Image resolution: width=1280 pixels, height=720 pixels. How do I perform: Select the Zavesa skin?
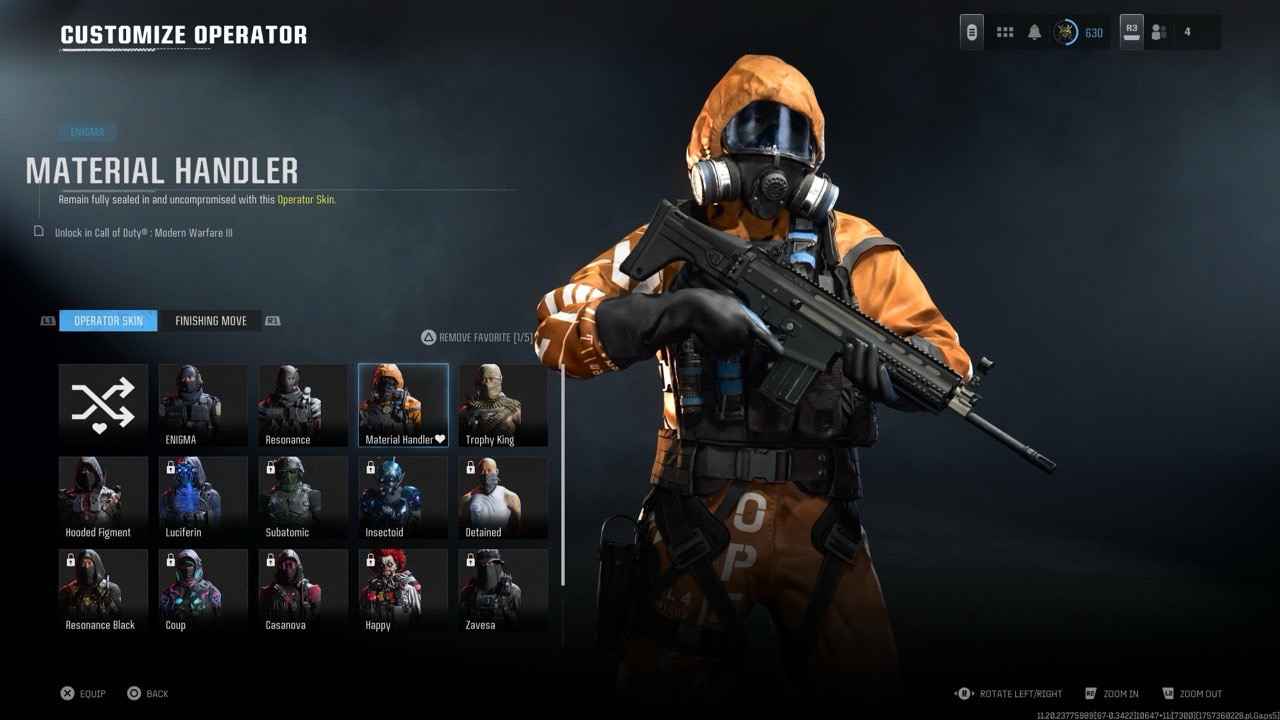[503, 590]
